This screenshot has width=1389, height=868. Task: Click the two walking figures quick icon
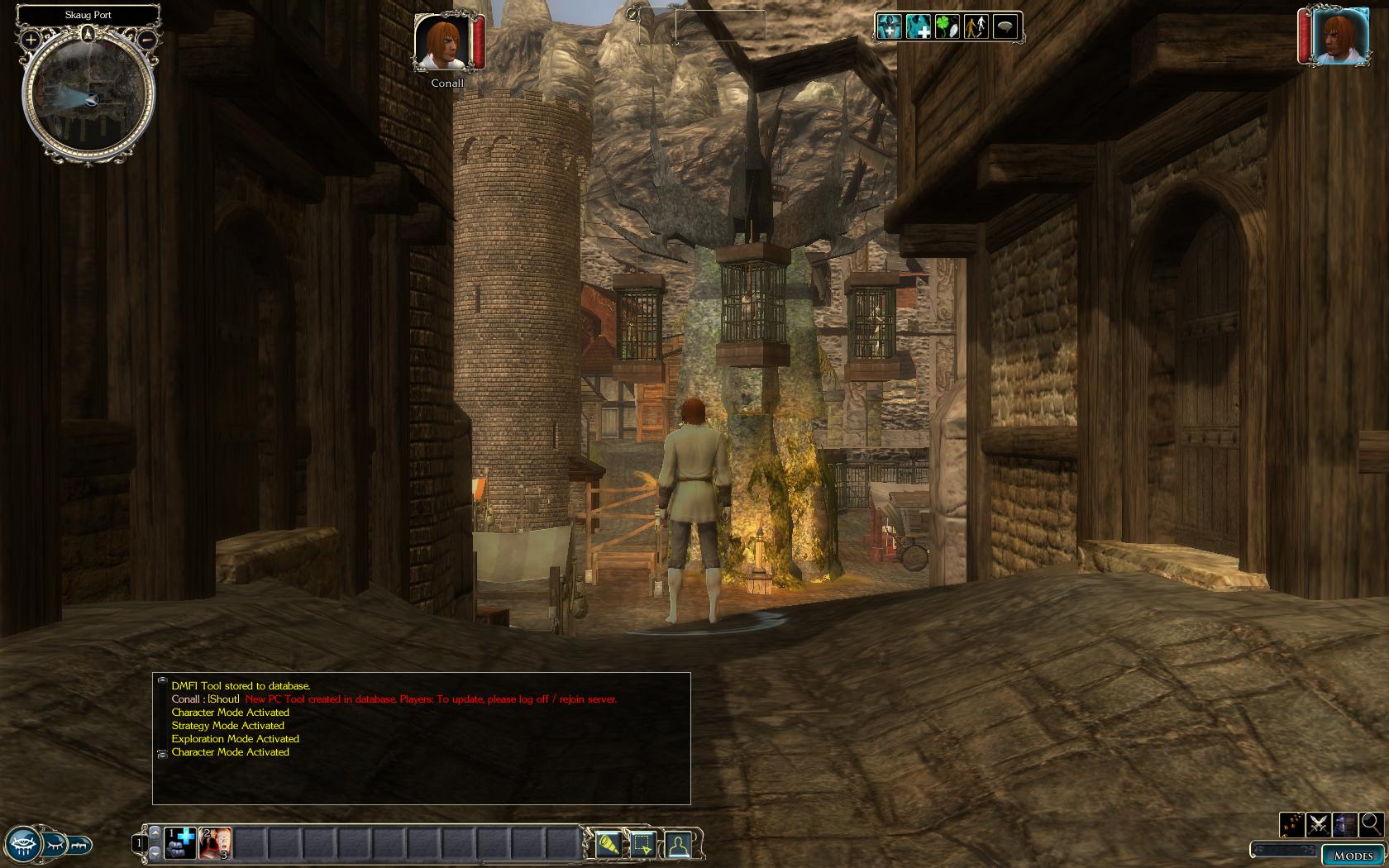tap(976, 27)
